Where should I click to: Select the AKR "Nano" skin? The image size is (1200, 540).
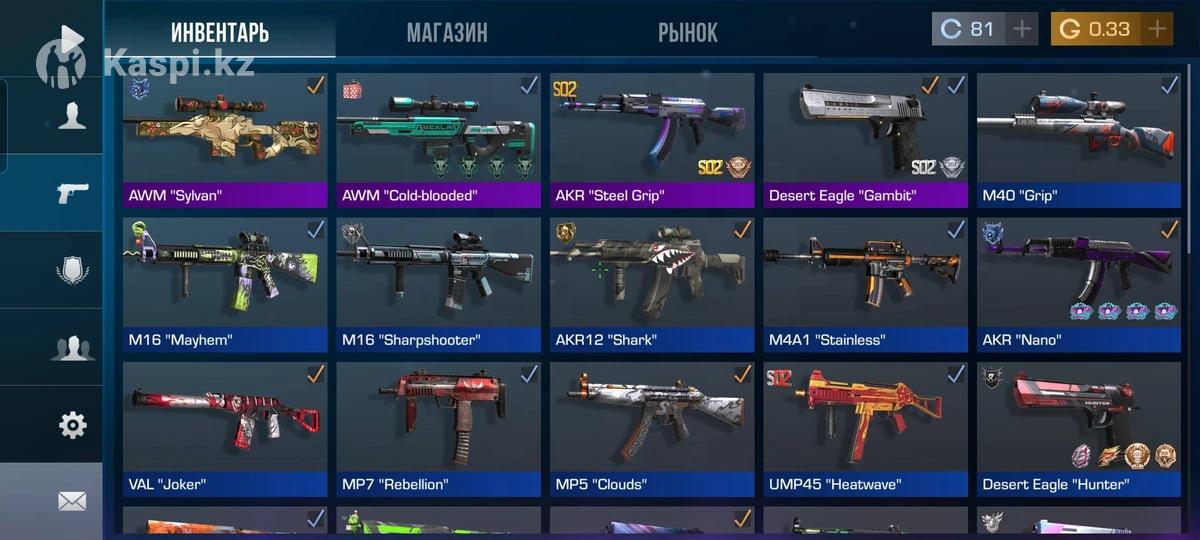tap(1078, 283)
